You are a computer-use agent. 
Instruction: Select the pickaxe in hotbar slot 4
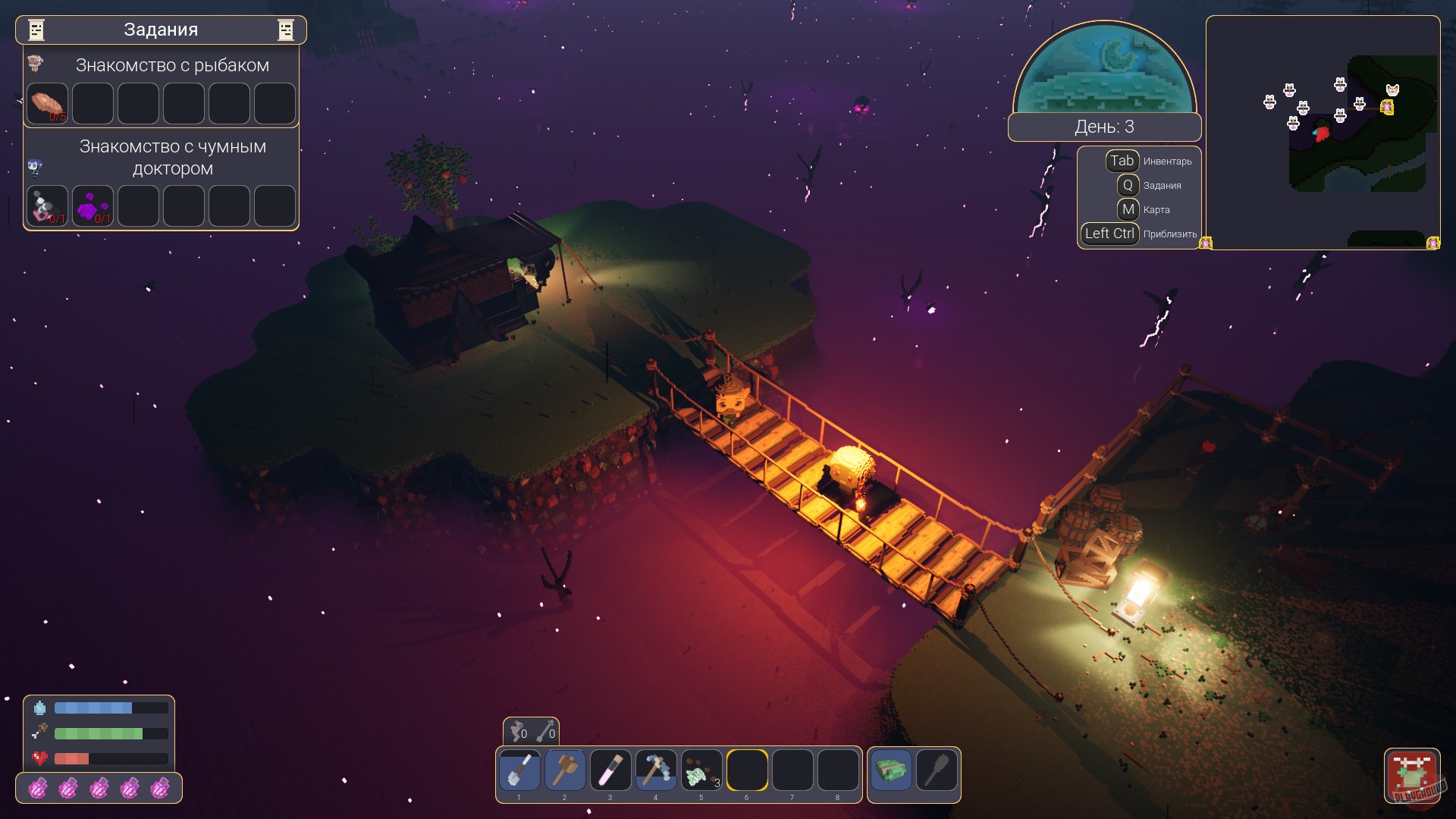point(656,770)
